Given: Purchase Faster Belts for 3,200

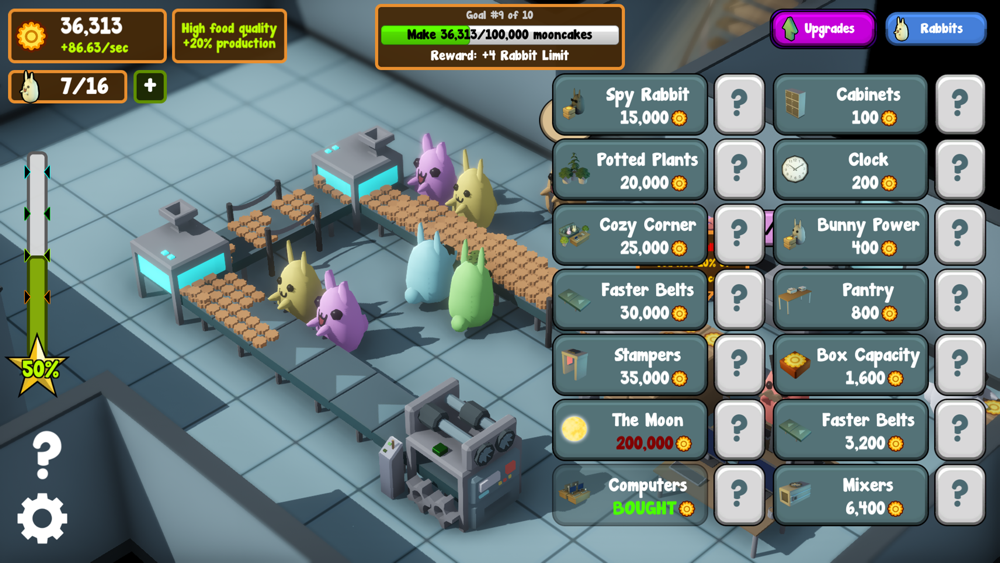Looking at the screenshot, I should pyautogui.click(x=850, y=430).
